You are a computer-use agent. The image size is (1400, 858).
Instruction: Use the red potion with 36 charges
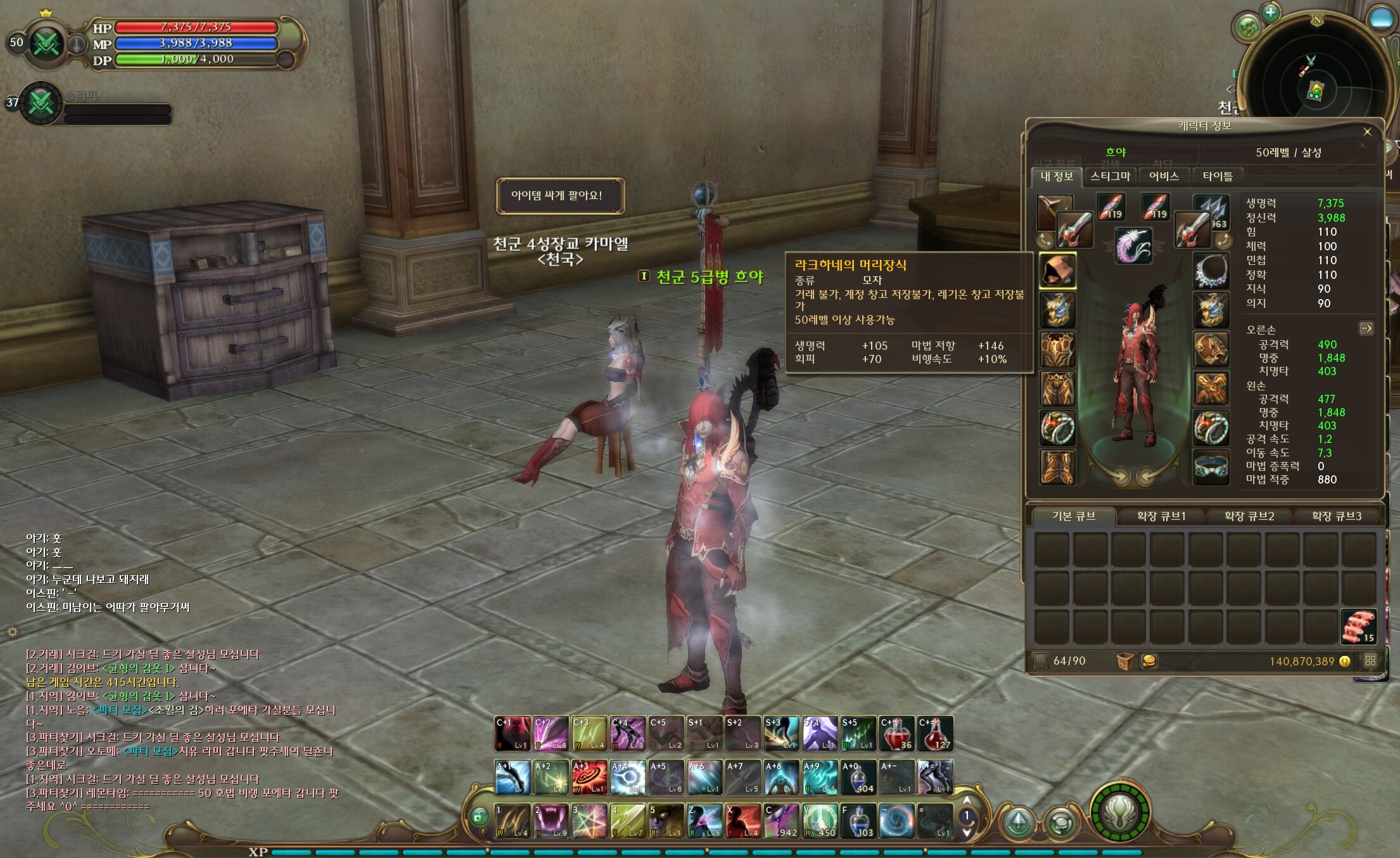(x=896, y=734)
